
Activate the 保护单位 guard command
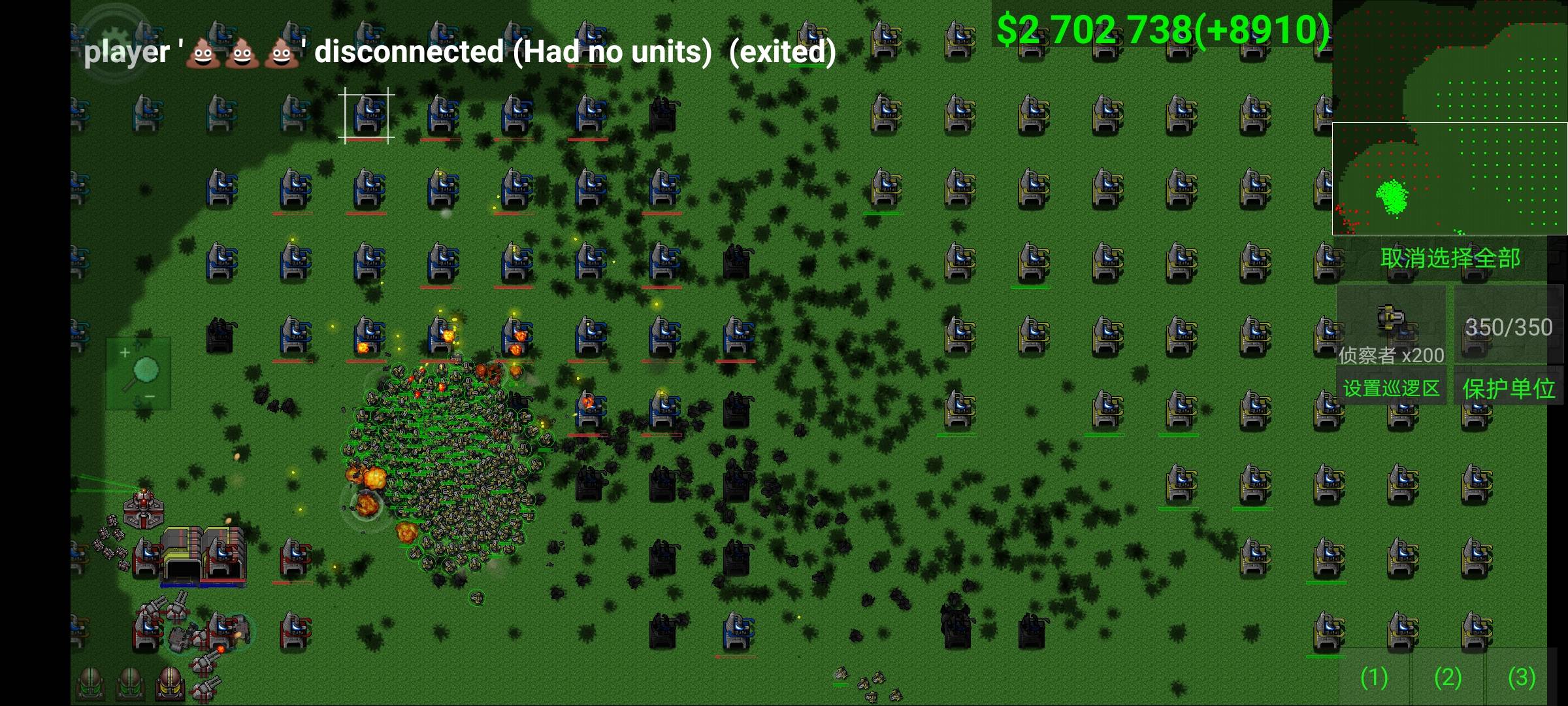click(x=1508, y=389)
